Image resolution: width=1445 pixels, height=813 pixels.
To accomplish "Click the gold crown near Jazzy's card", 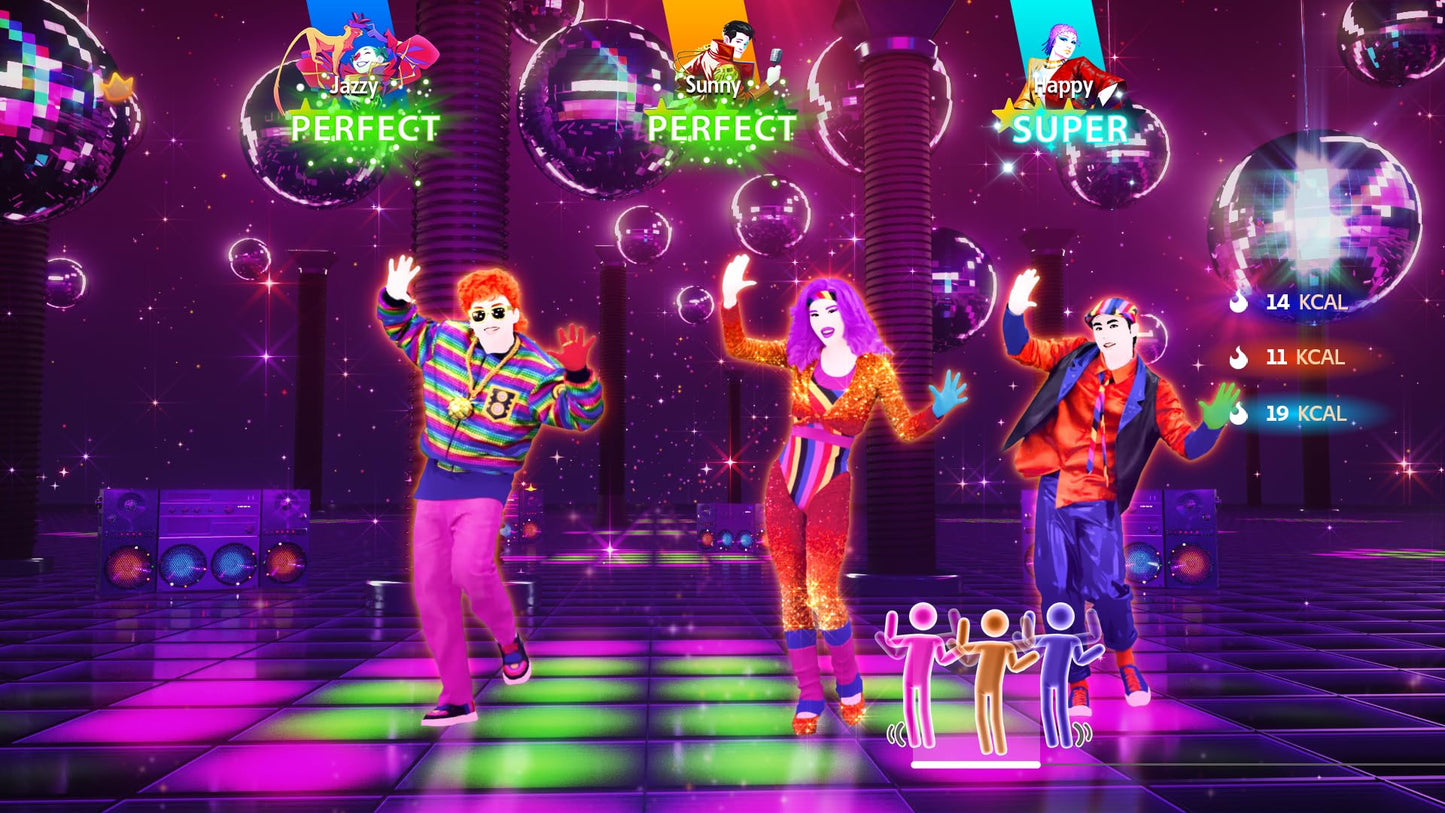I will (x=118, y=86).
